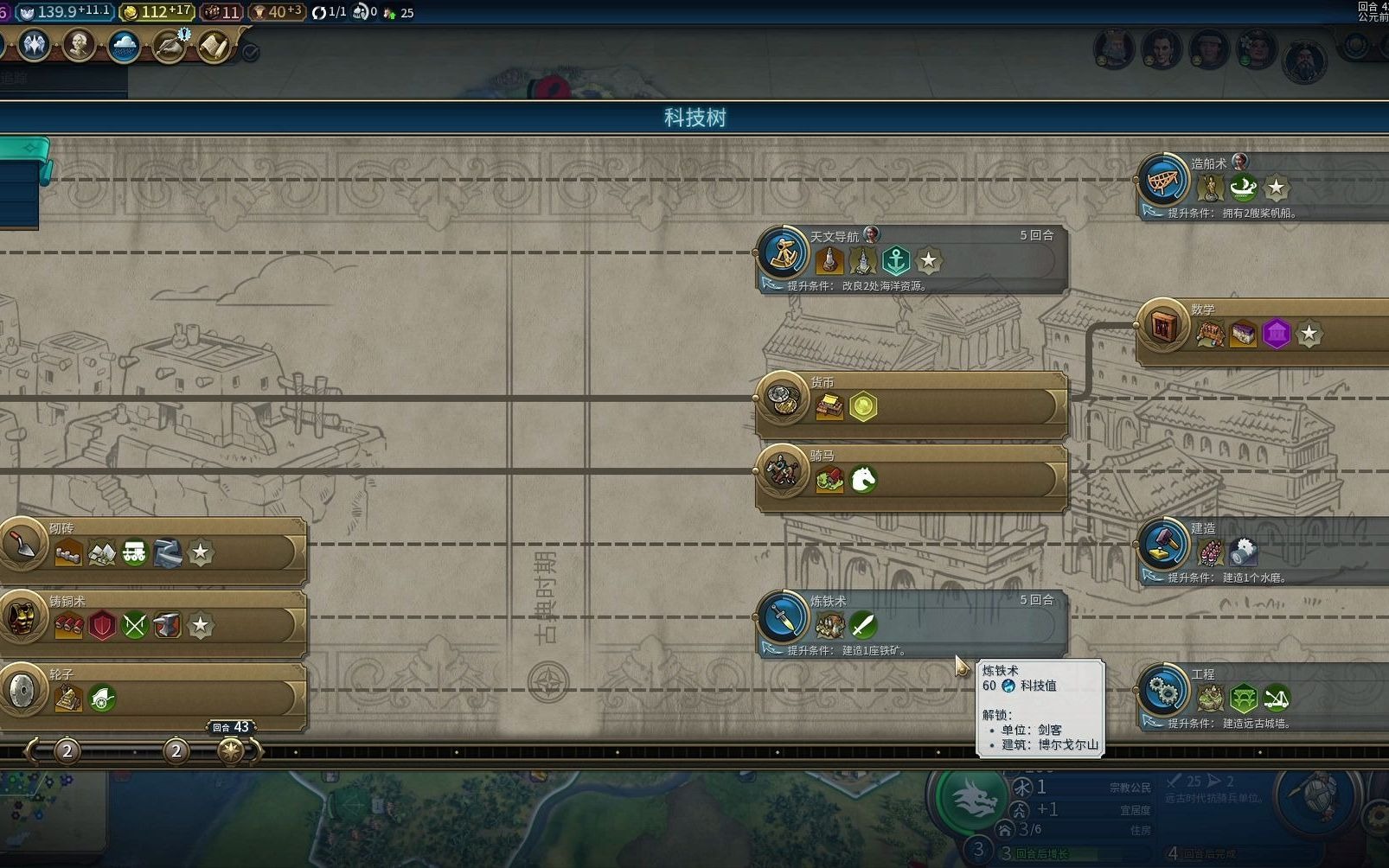
Task: Click the round checkmark button beside the scroll icon
Action: tap(250, 53)
